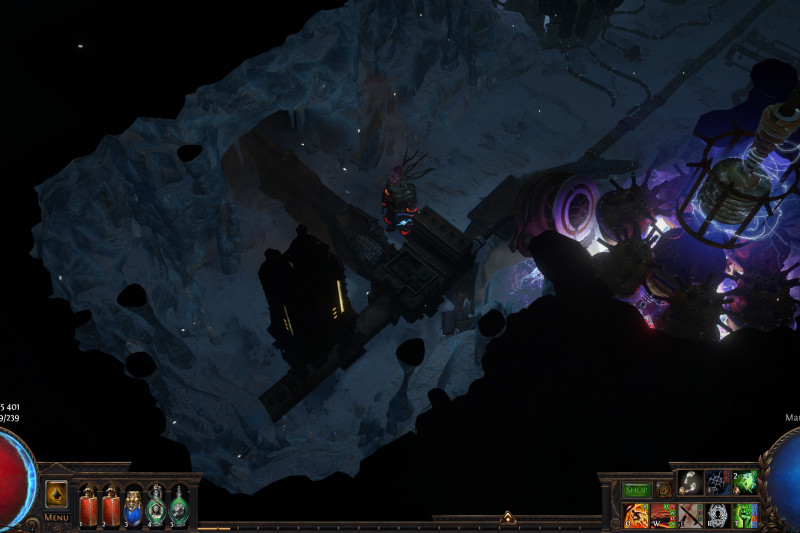The height and width of the screenshot is (533, 800).
Task: Click the round coin icon beside Shop
Action: tap(663, 490)
